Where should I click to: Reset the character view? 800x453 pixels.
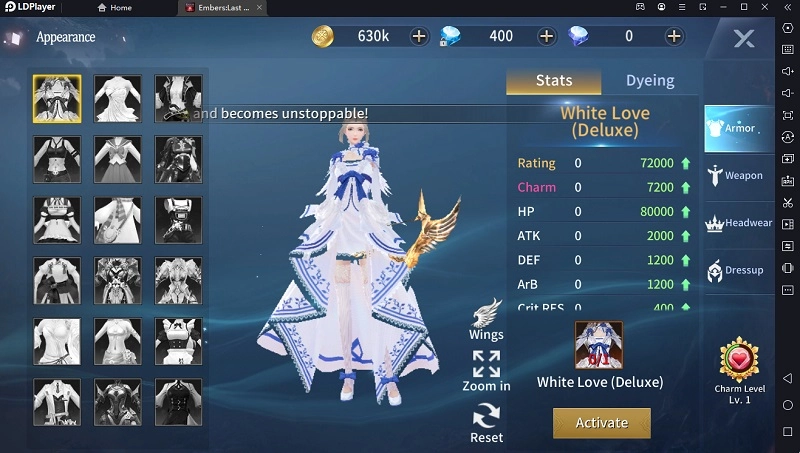[486, 421]
